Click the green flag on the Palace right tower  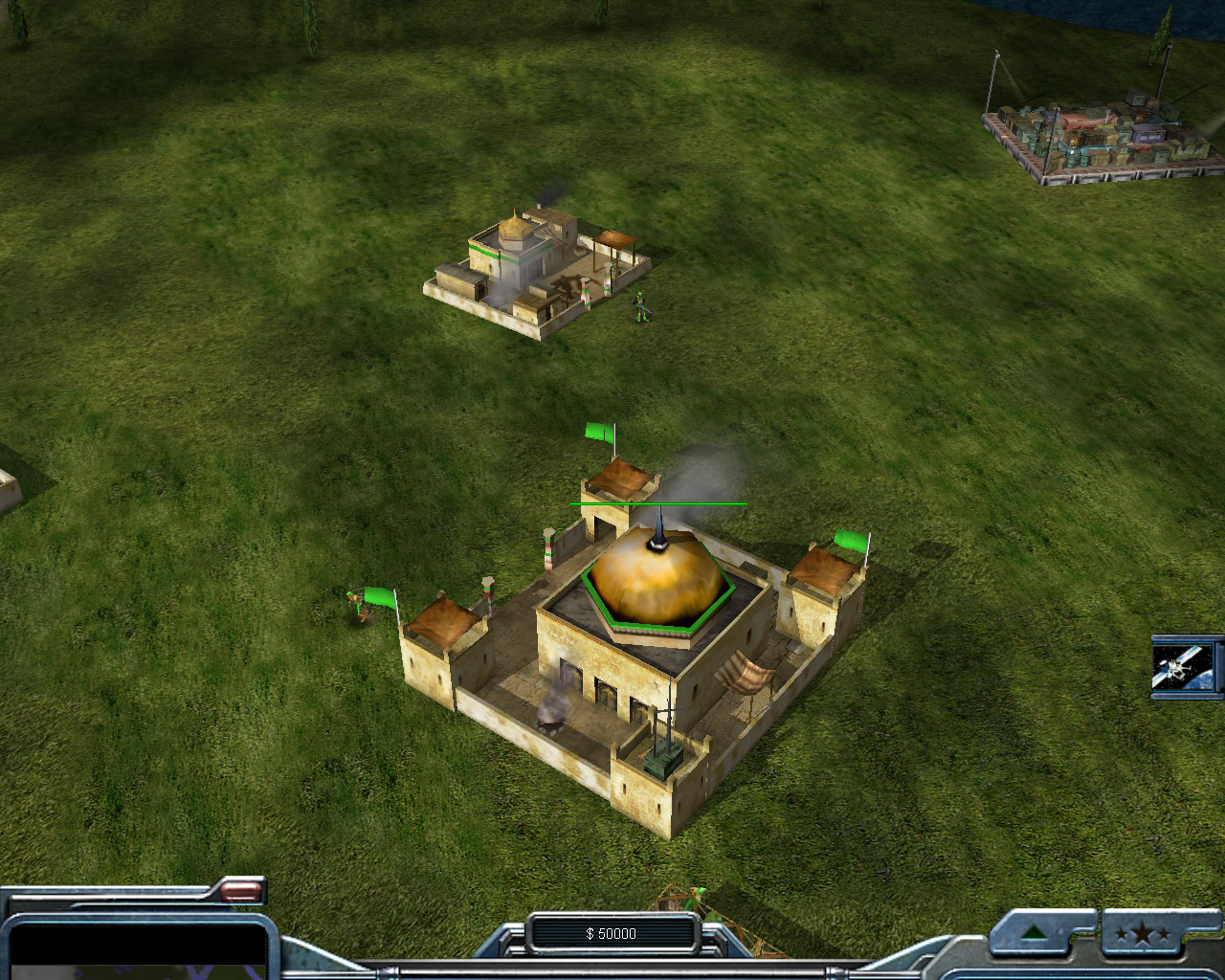click(x=851, y=541)
